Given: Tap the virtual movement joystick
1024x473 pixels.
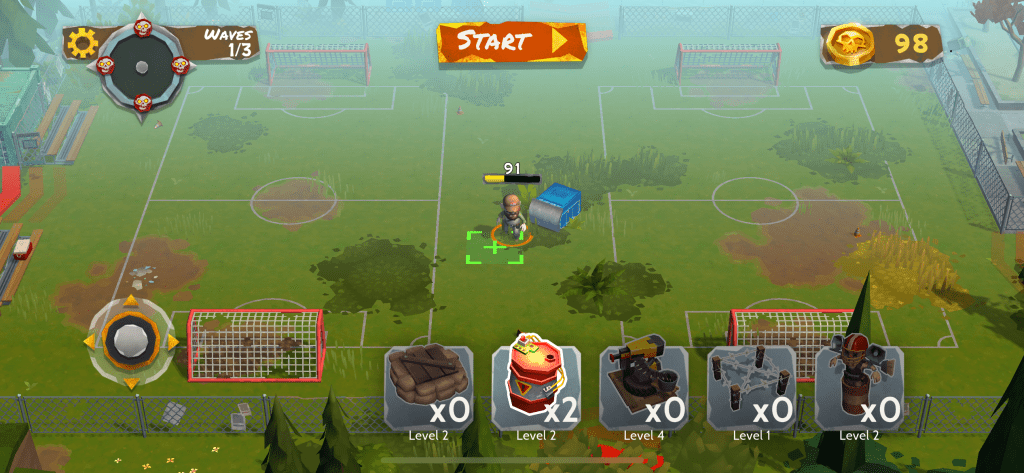Looking at the screenshot, I should coord(130,341).
